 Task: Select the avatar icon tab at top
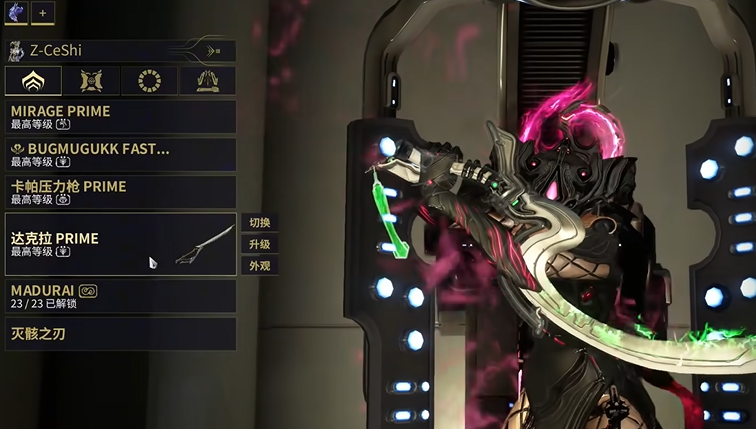pyautogui.click(x=15, y=13)
